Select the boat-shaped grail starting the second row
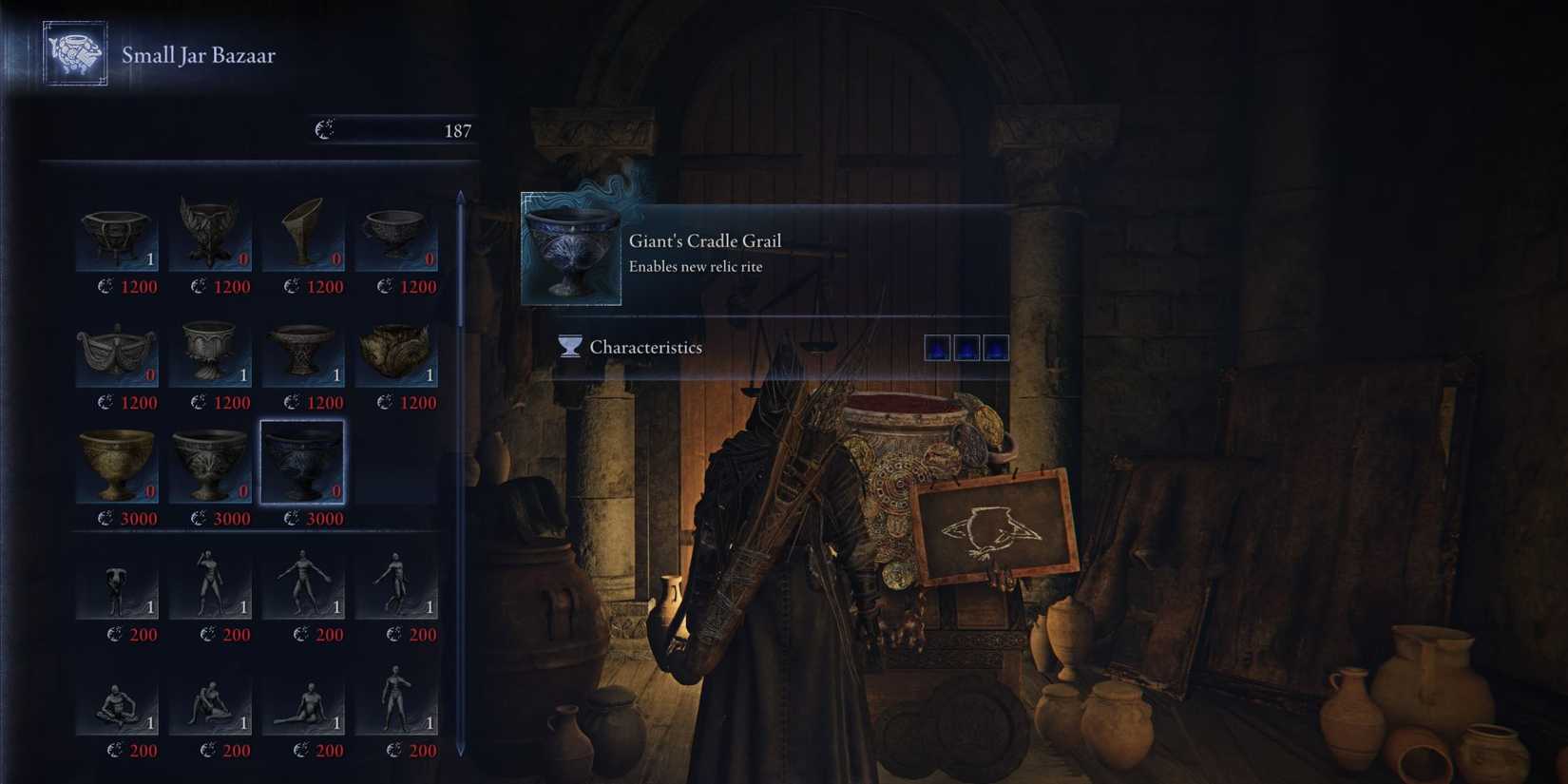Image resolution: width=1568 pixels, height=784 pixels. [116, 347]
